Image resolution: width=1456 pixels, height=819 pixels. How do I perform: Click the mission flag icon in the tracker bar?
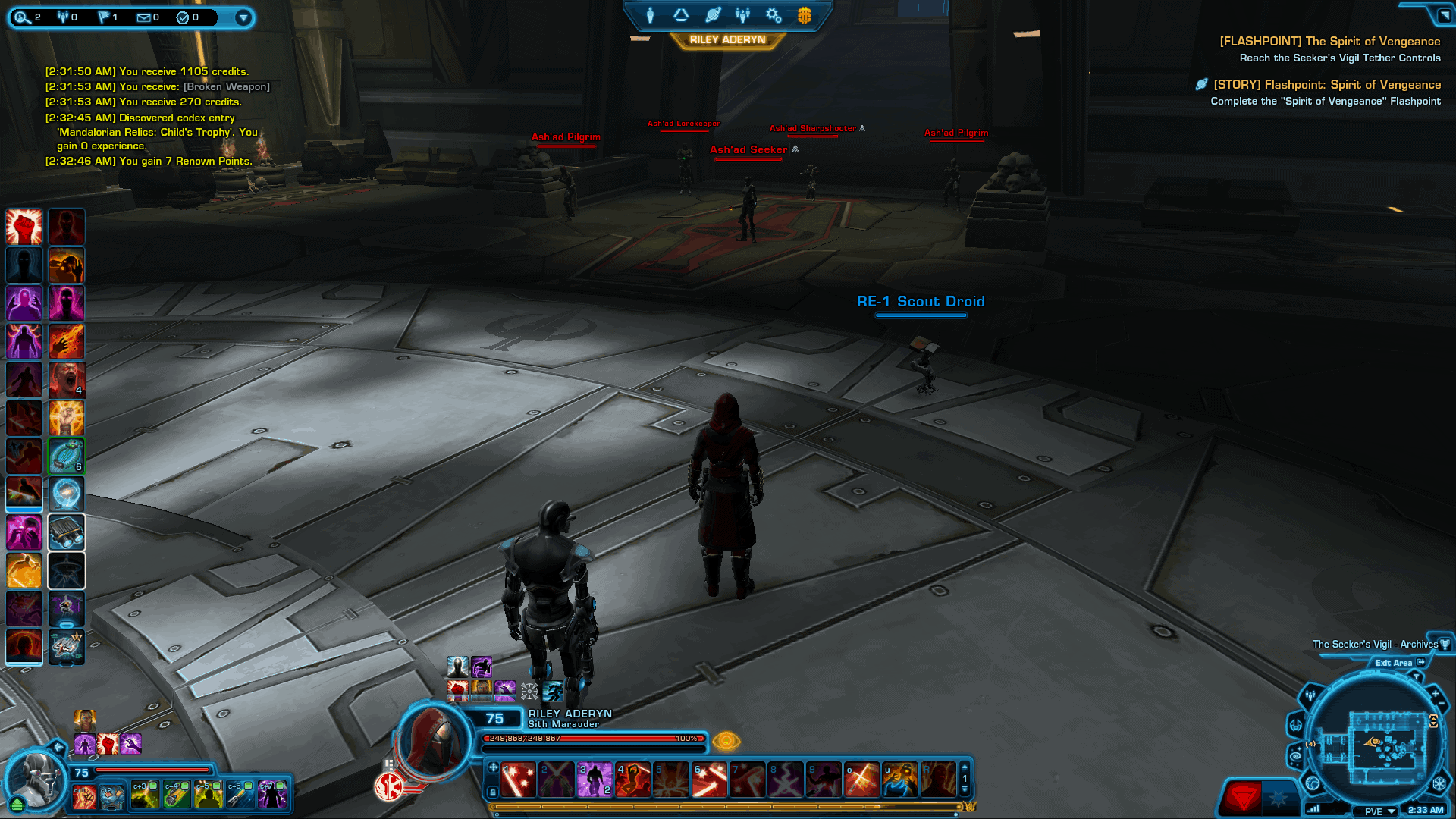coord(104,17)
